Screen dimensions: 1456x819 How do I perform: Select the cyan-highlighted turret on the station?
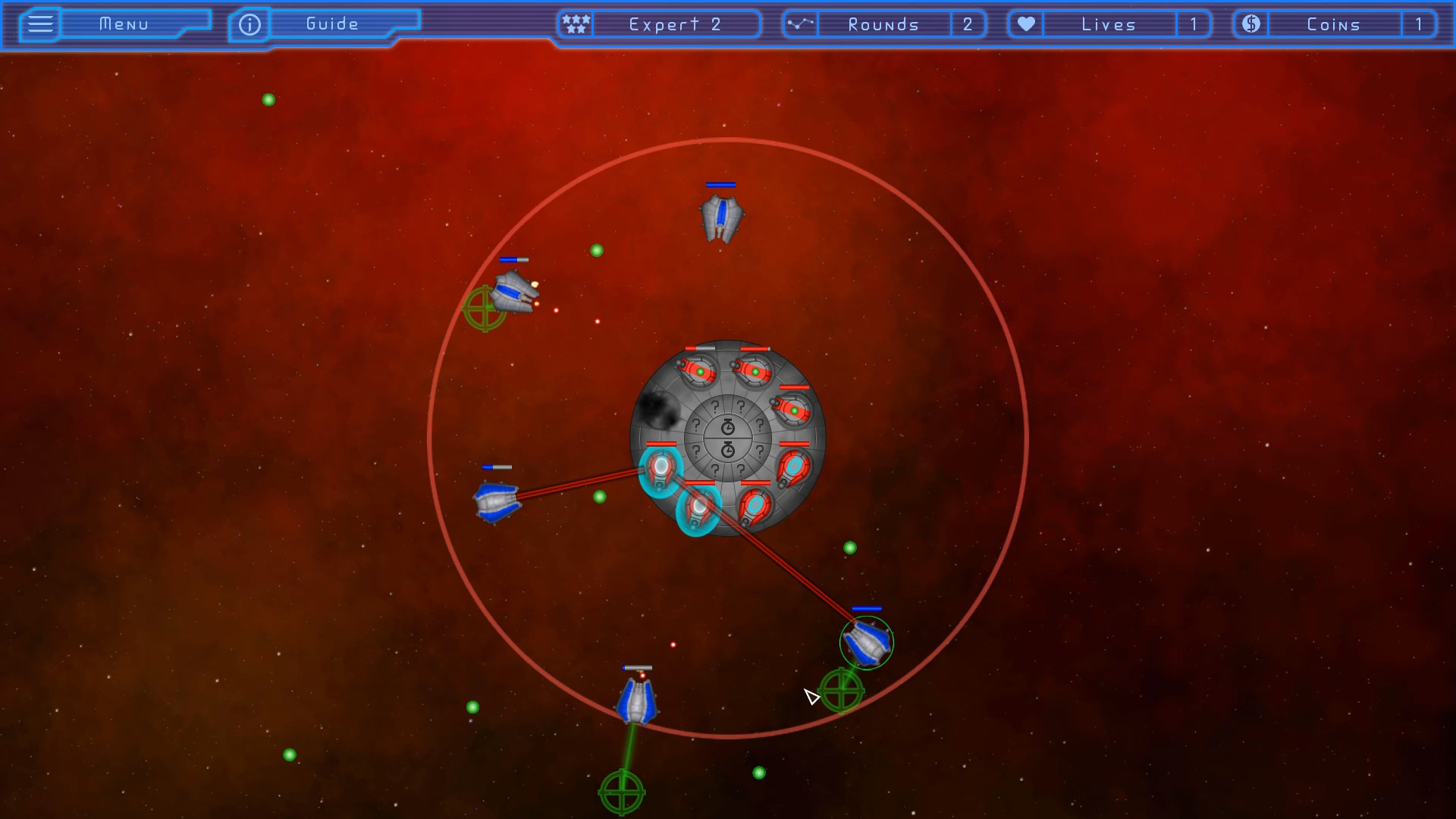click(x=661, y=468)
